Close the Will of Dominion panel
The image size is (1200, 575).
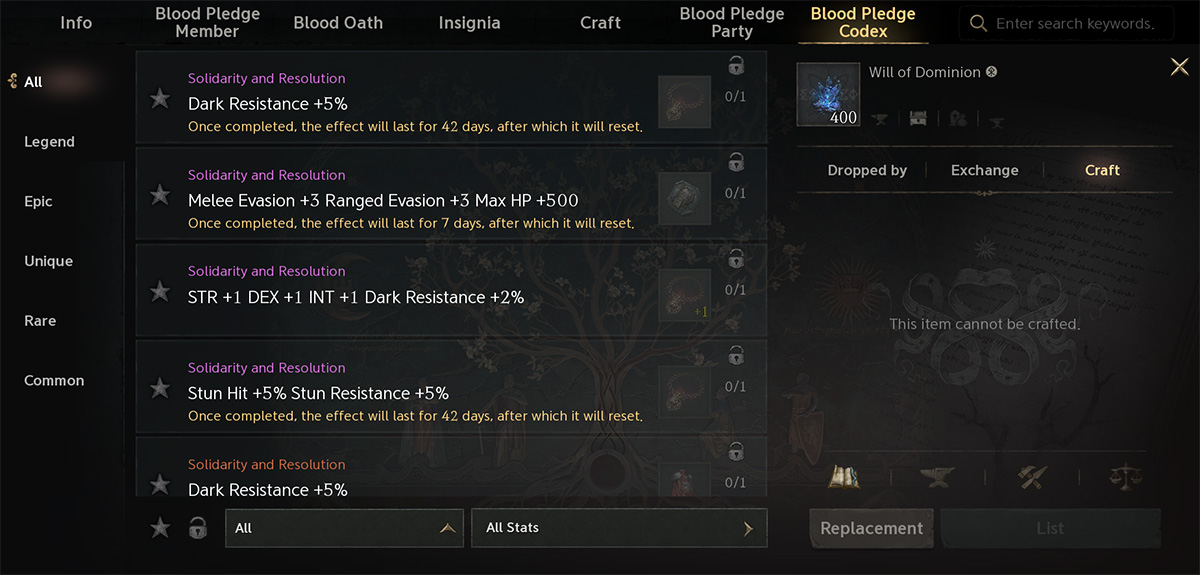(1179, 67)
